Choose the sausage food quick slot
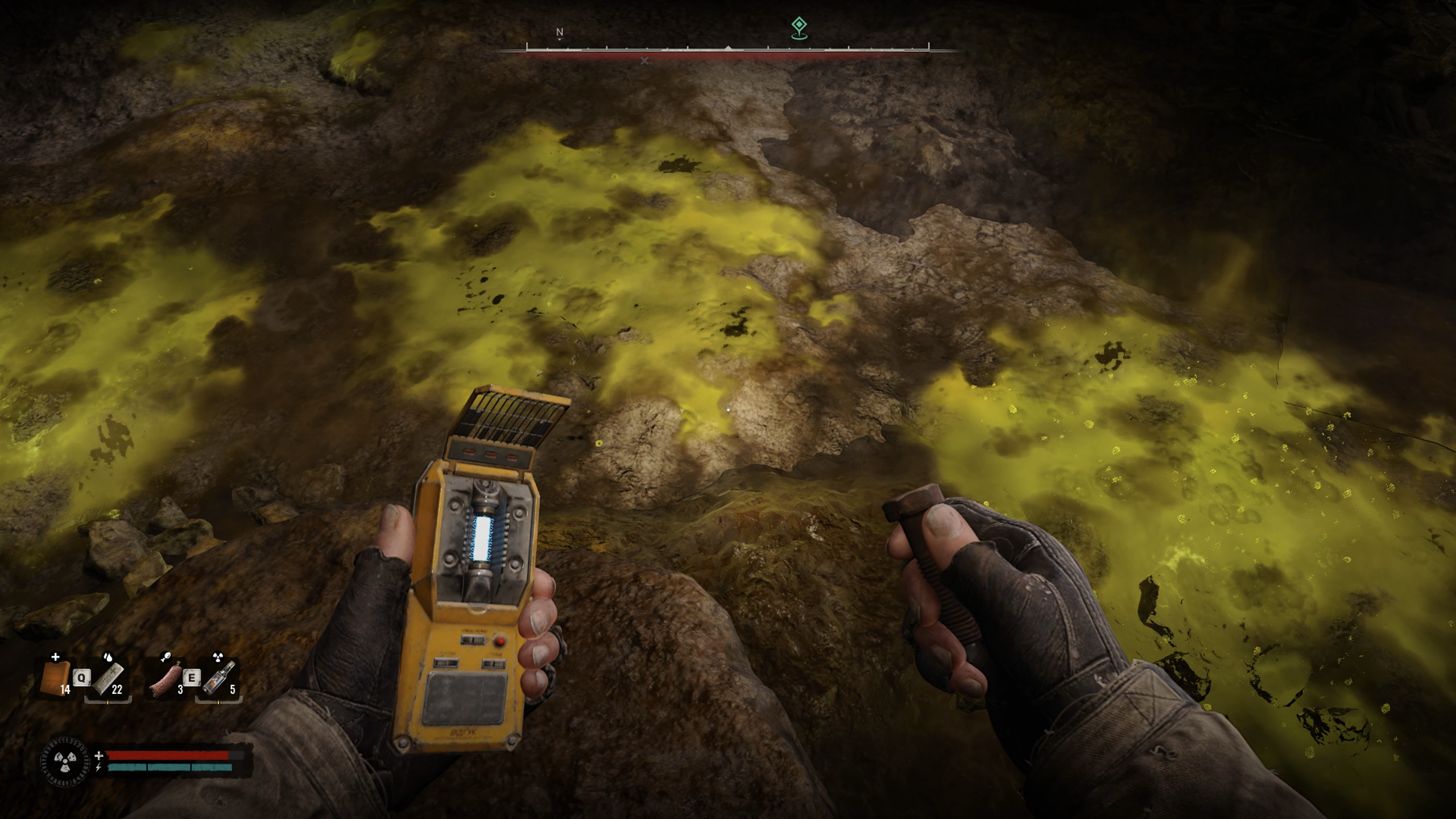The image size is (1456, 819). pos(166,679)
